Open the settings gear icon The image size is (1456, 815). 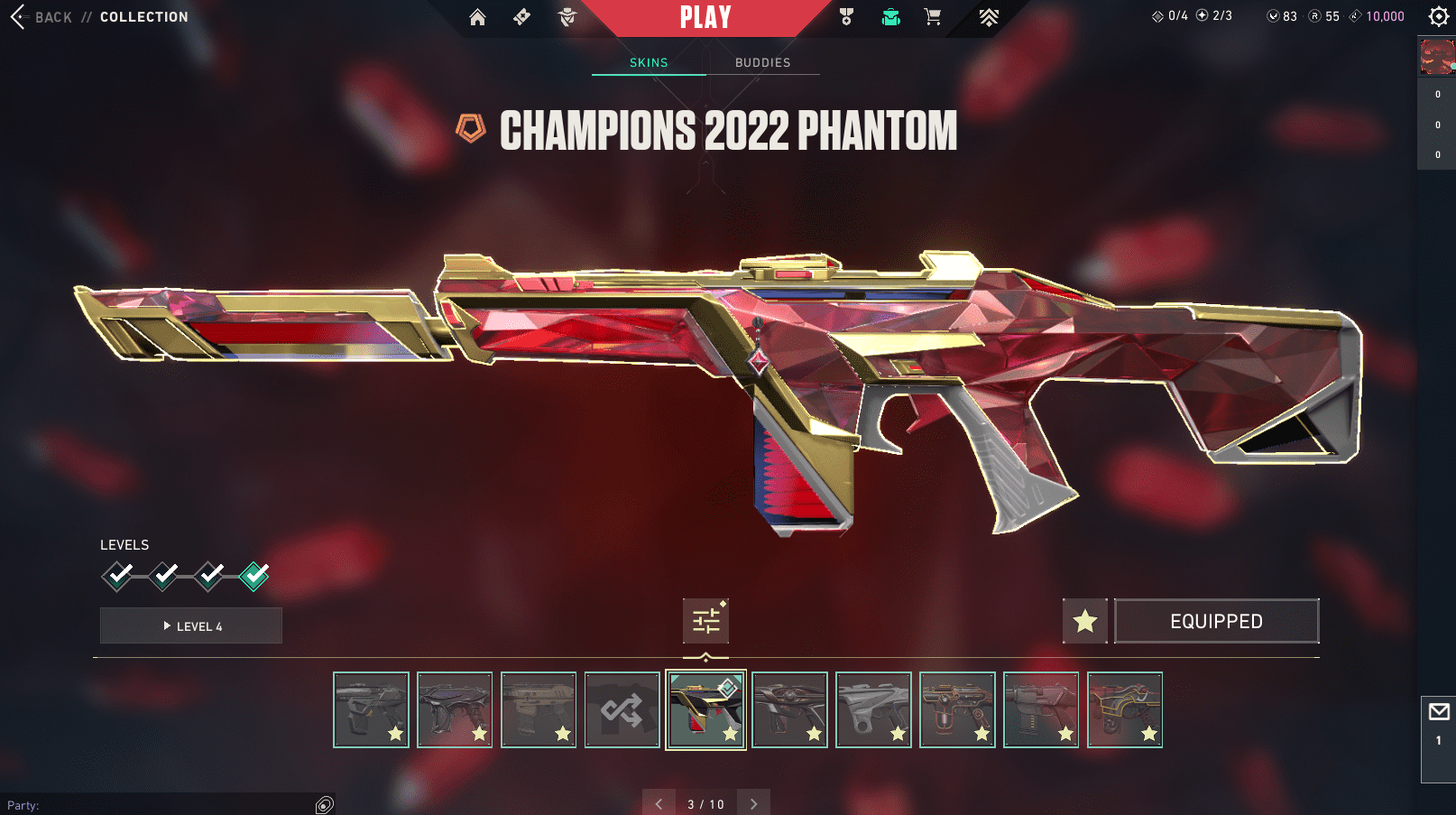pyautogui.click(x=1438, y=16)
